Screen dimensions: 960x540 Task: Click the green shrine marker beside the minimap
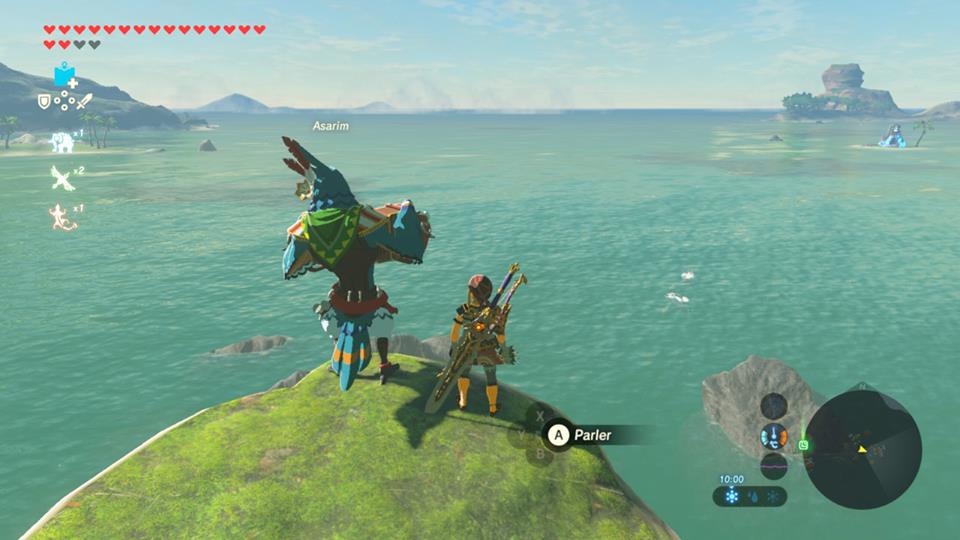click(x=804, y=445)
